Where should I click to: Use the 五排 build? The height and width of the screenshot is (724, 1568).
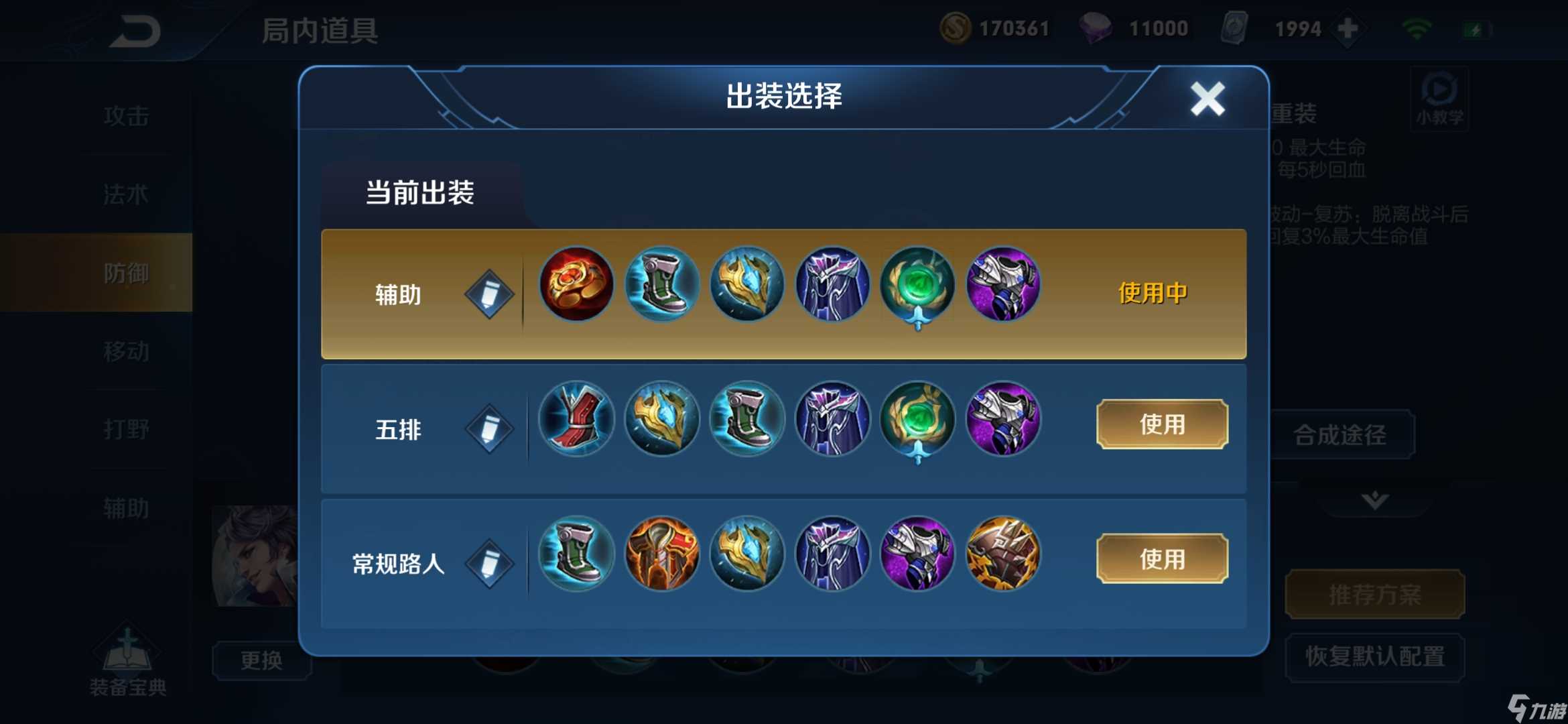pos(1161,424)
